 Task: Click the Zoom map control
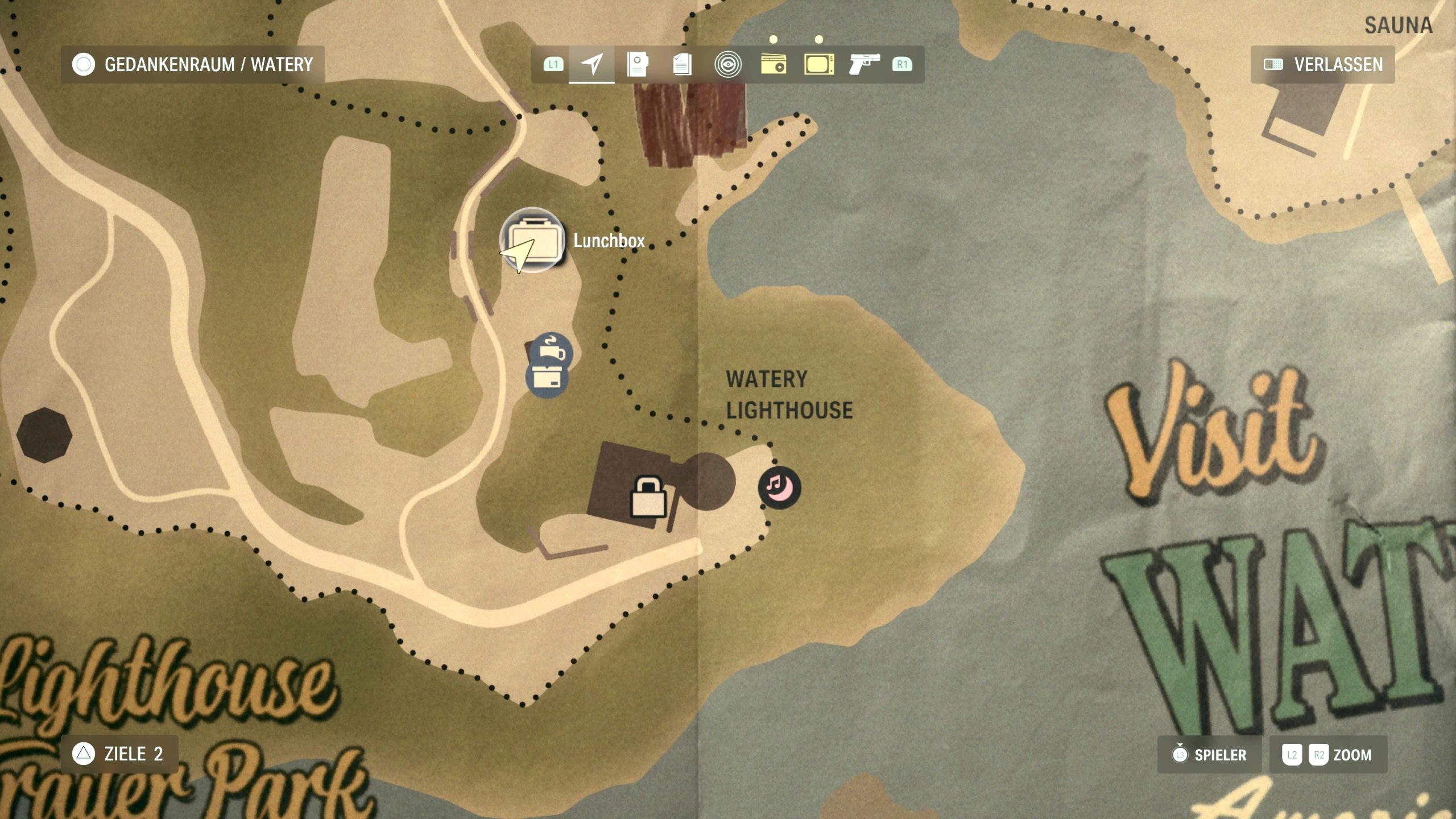pos(1328,755)
